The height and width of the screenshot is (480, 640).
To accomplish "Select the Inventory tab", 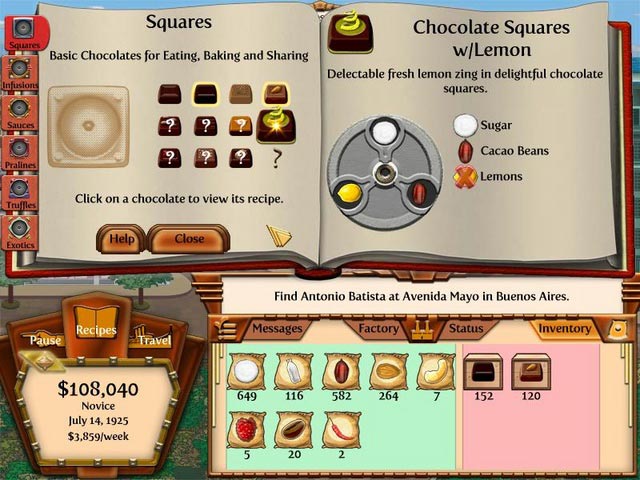I will 565,328.
